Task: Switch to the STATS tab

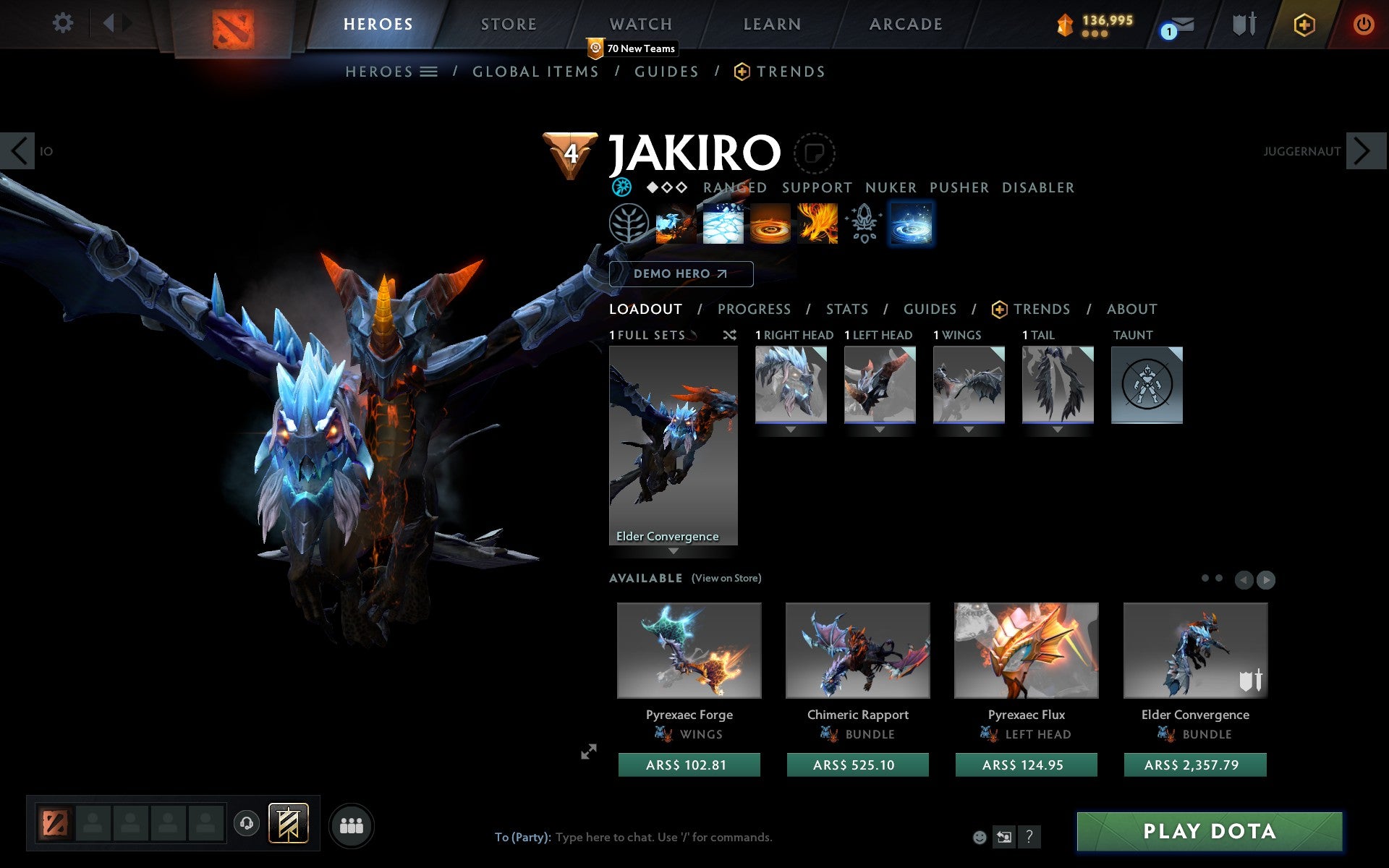Action: pos(846,309)
